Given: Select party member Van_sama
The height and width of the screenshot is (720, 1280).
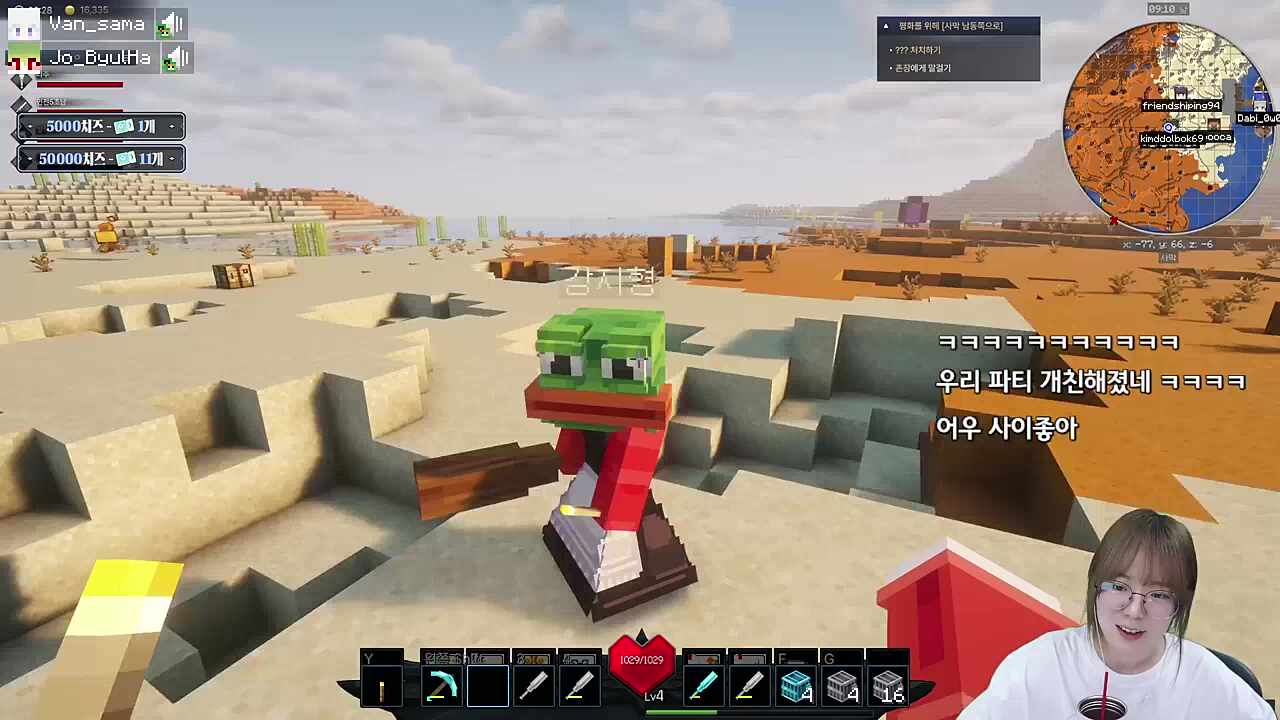Looking at the screenshot, I should 97,24.
